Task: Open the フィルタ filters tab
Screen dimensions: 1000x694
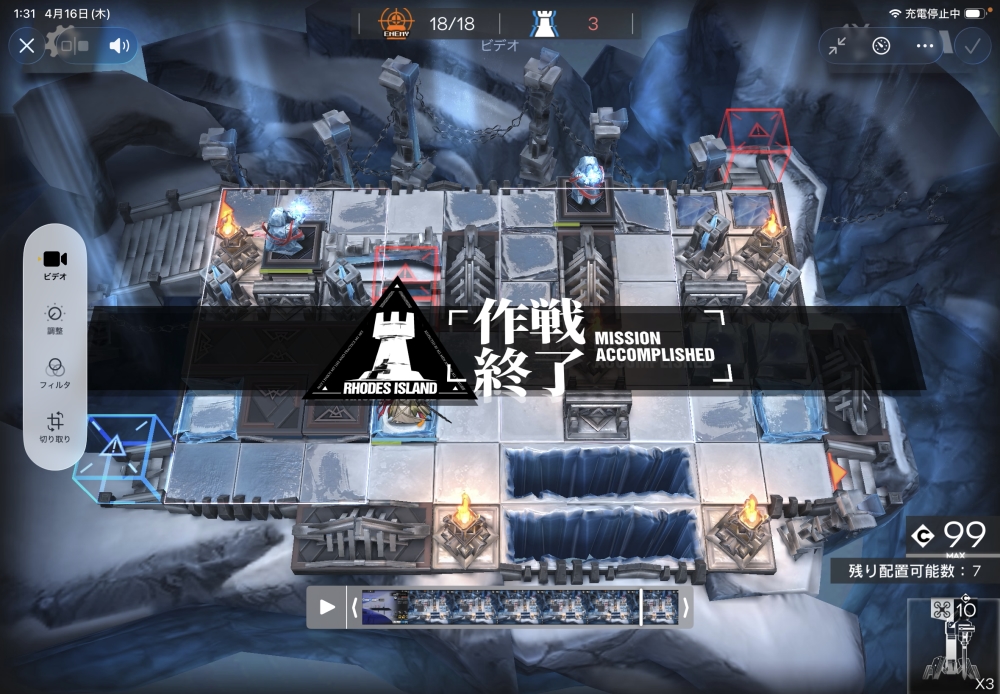Action: click(55, 373)
